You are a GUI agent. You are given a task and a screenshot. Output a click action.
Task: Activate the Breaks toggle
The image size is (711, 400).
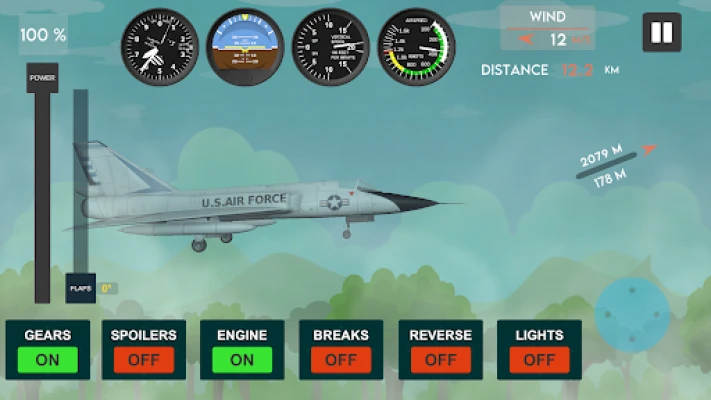point(340,359)
